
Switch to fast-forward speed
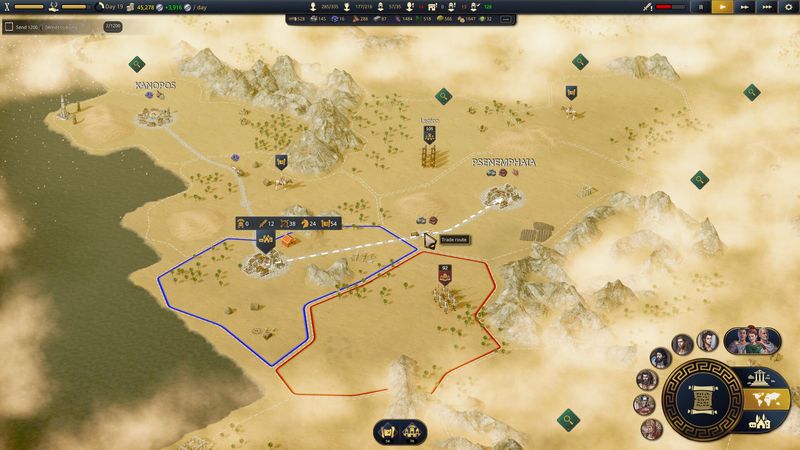pyautogui.click(x=745, y=7)
